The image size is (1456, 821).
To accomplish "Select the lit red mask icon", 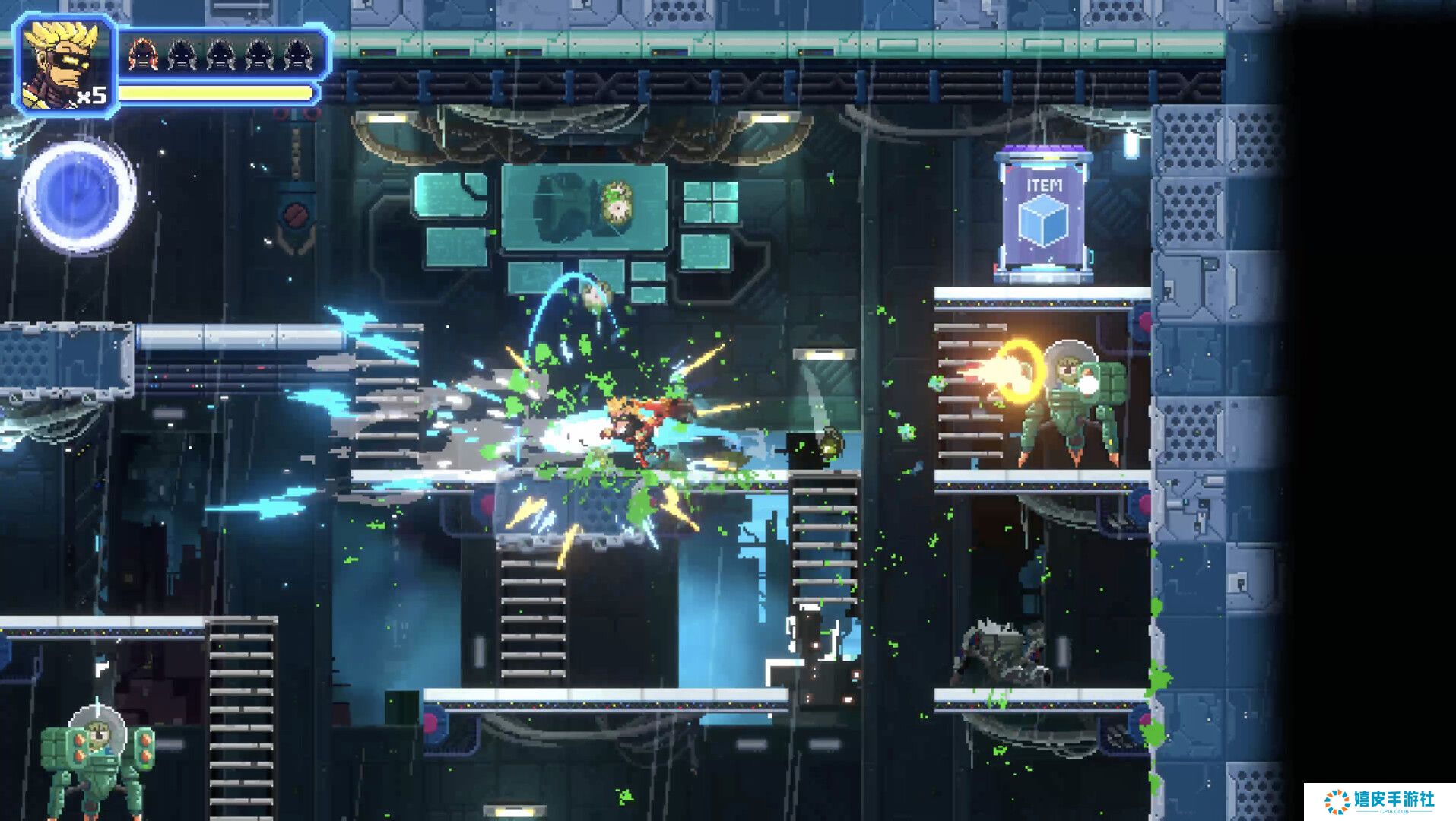I will tap(142, 54).
